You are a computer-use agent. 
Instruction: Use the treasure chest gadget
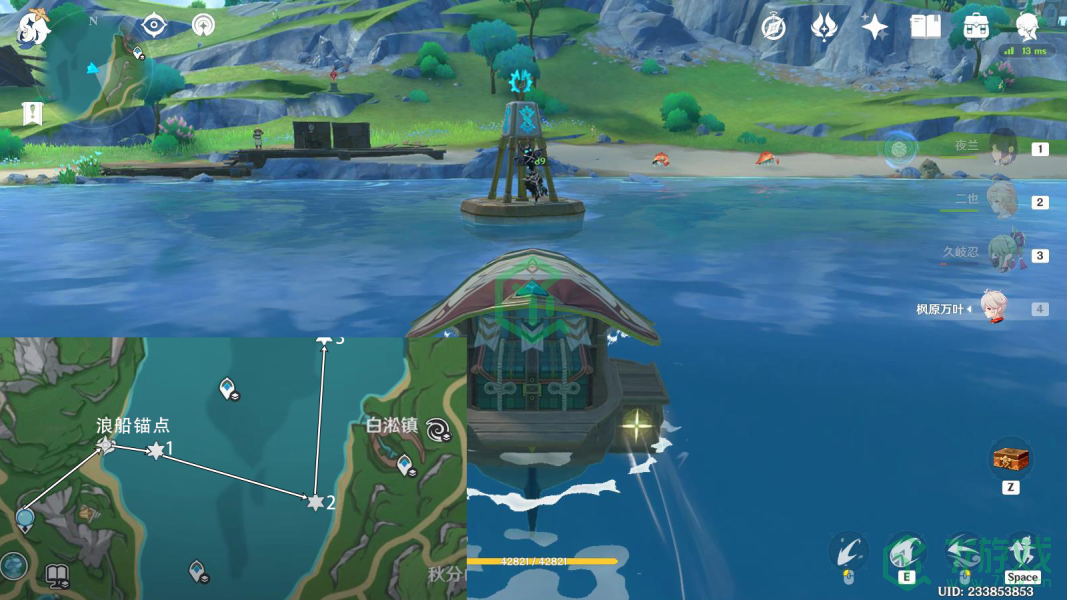tap(1010, 460)
